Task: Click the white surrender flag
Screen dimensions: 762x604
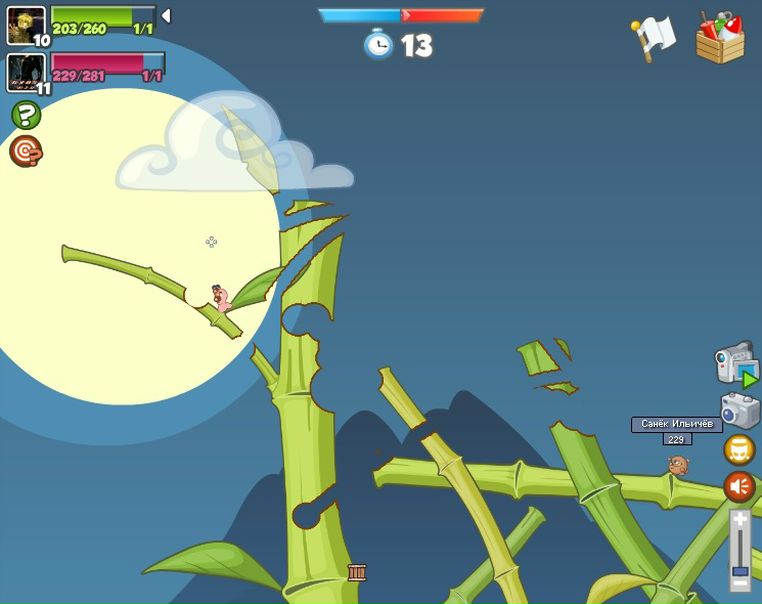Action: pos(654,38)
